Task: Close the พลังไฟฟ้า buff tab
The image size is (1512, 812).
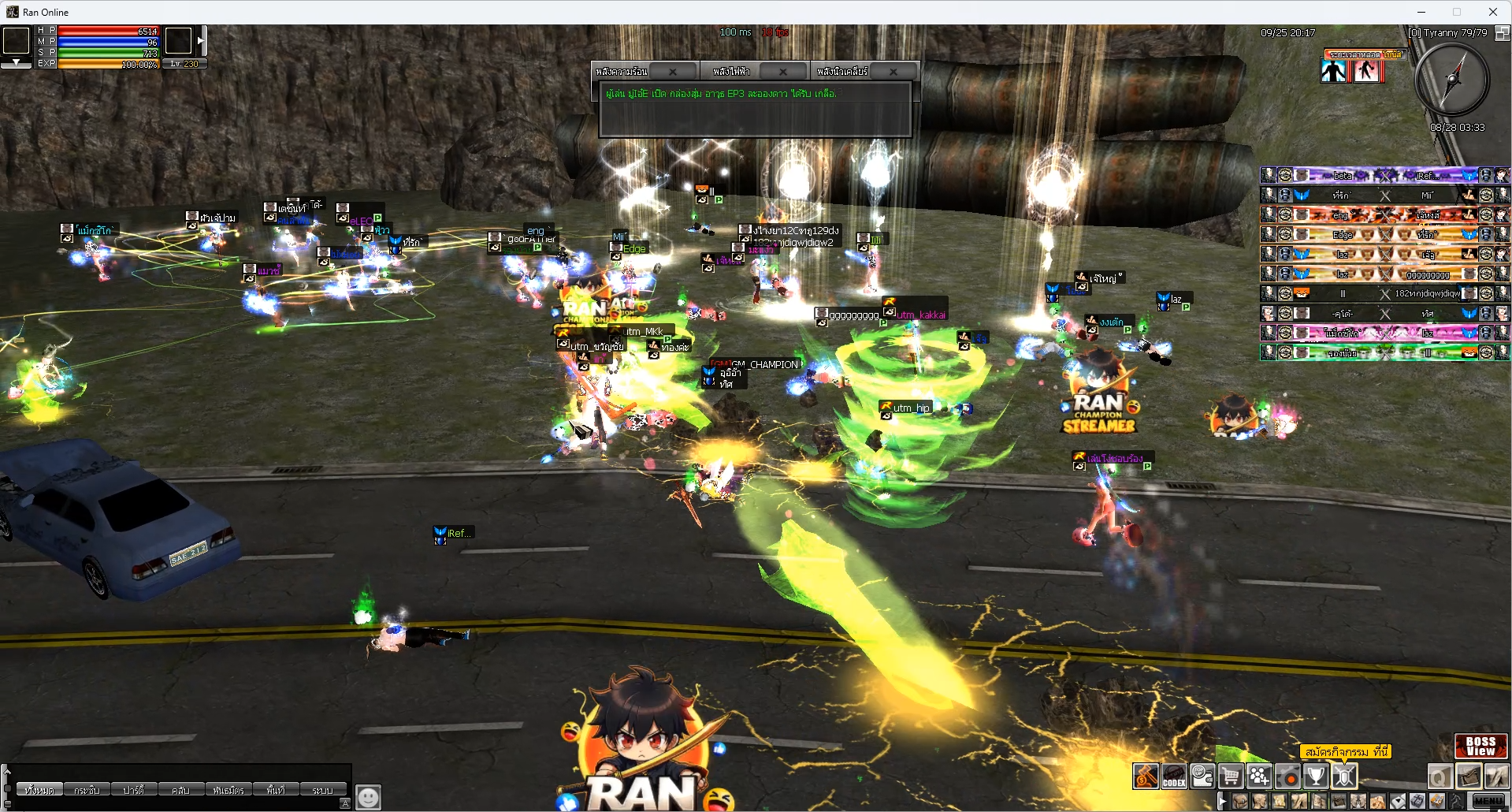Action: (x=782, y=72)
